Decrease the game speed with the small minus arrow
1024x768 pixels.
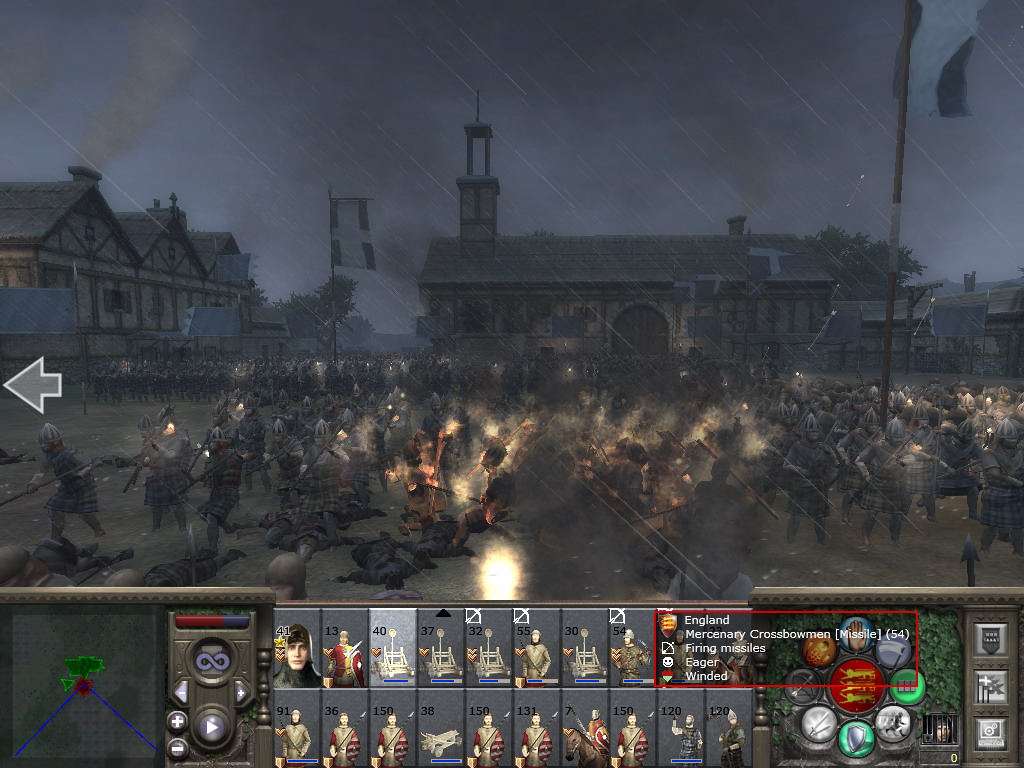pyautogui.click(x=181, y=693)
